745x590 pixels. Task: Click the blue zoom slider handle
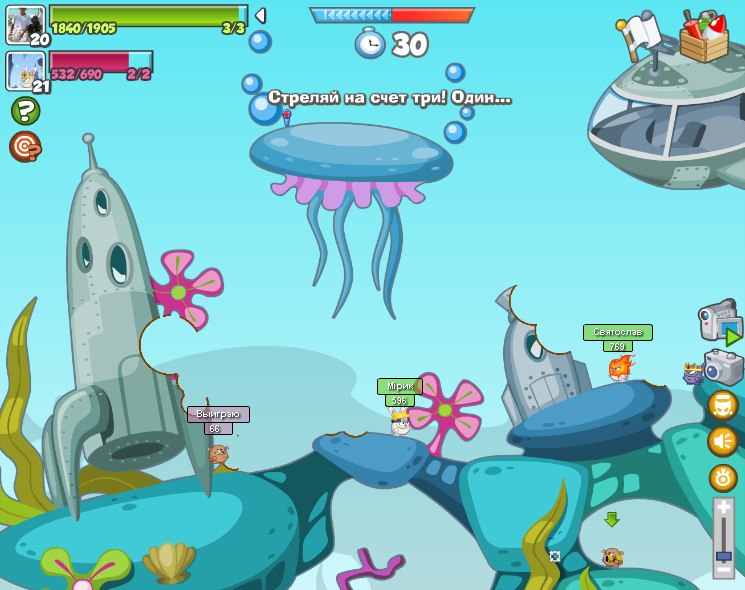pyautogui.click(x=723, y=554)
